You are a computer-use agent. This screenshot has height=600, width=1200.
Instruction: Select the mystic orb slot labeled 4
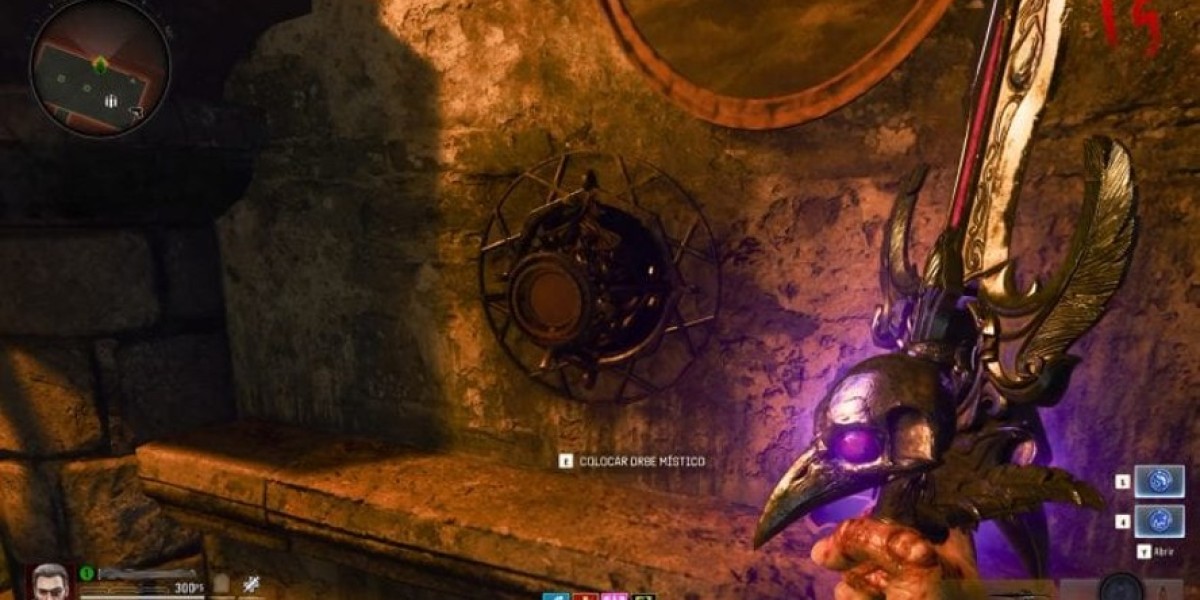[x=1158, y=521]
